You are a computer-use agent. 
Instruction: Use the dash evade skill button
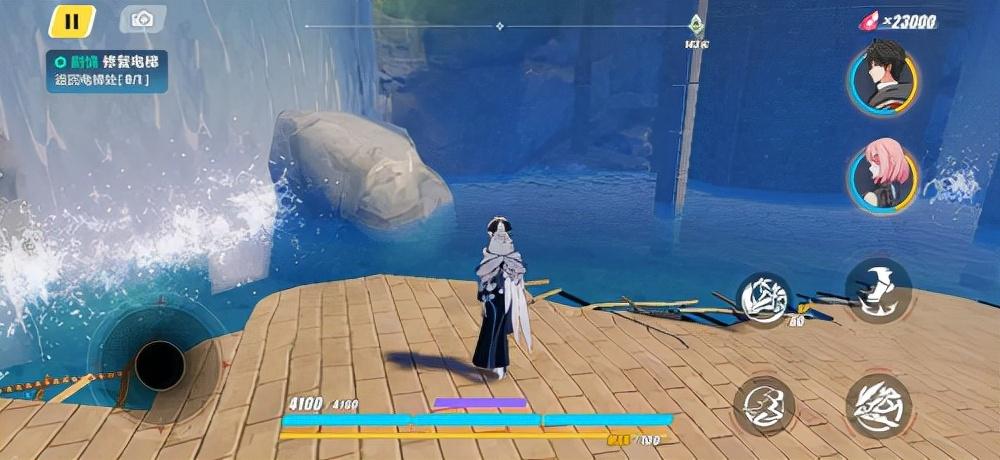click(x=764, y=405)
